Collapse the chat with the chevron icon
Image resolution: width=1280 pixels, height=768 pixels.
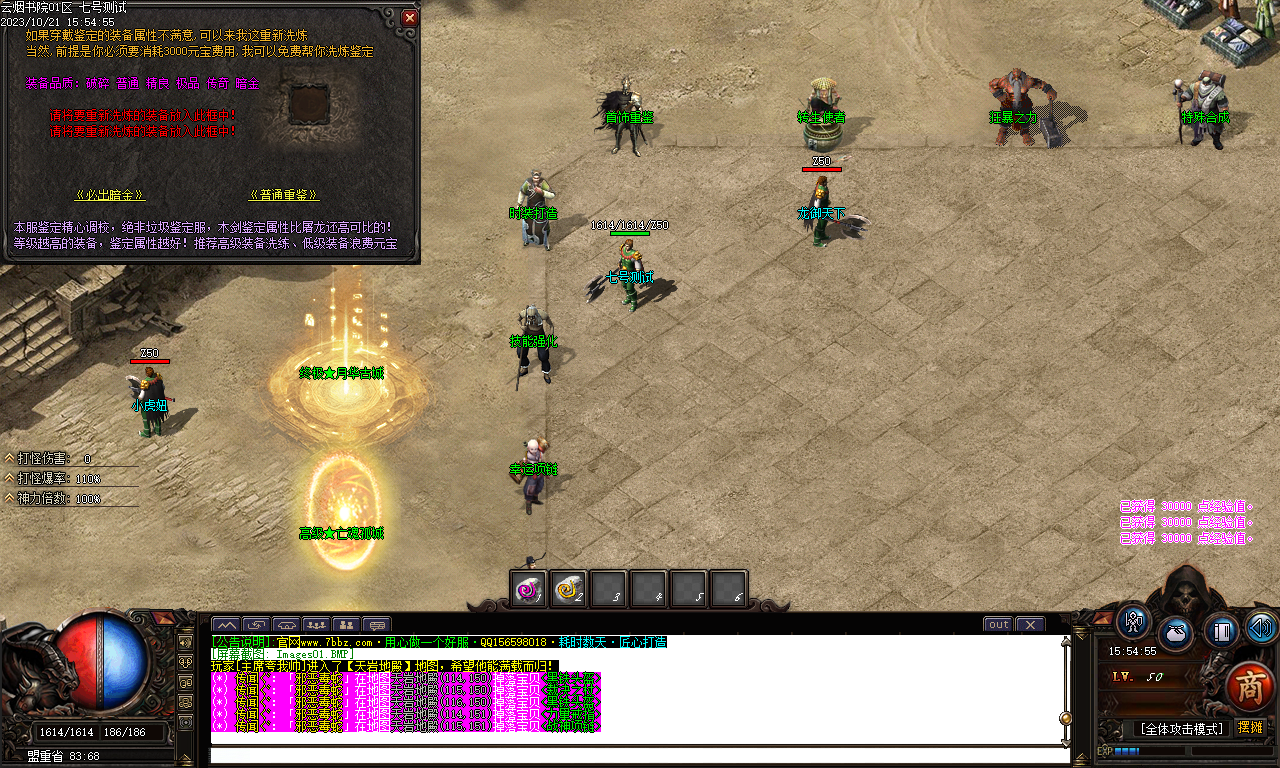227,626
